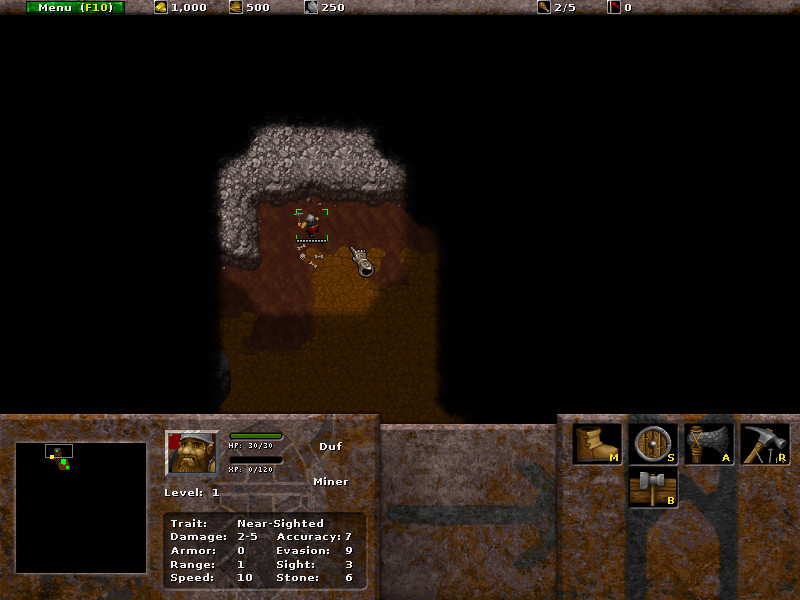Viewport: 800px width, 600px height.
Task: Open the Menu (F10) button
Action: (76, 7)
